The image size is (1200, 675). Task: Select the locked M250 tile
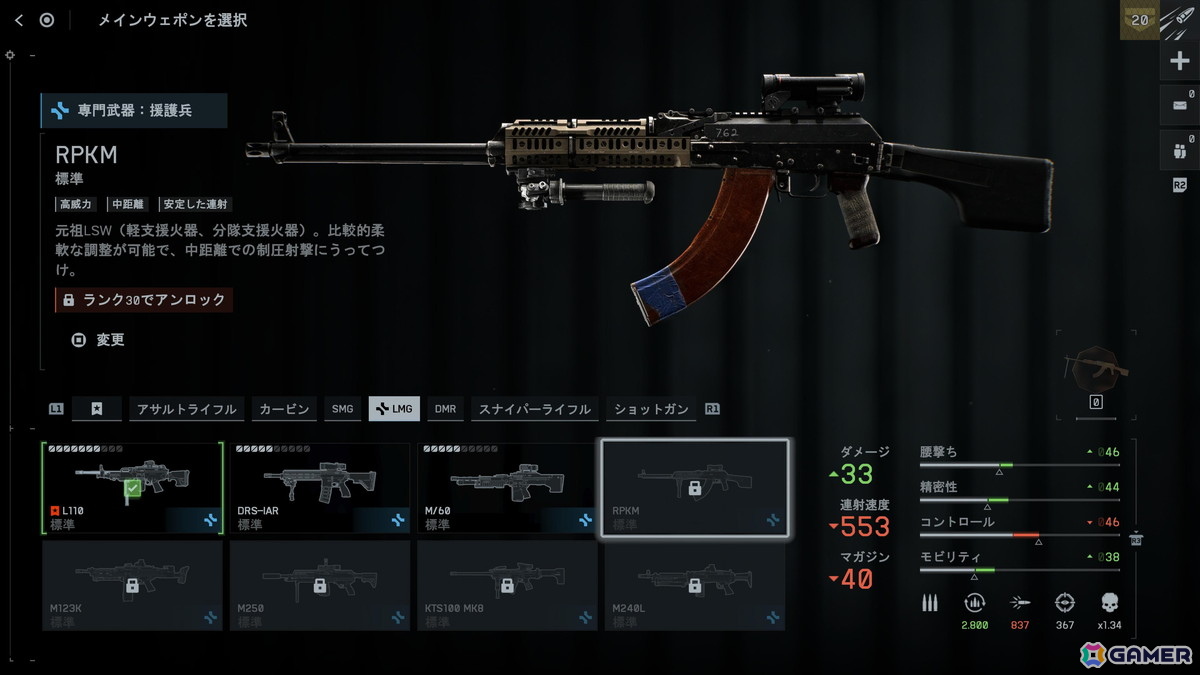click(320, 585)
